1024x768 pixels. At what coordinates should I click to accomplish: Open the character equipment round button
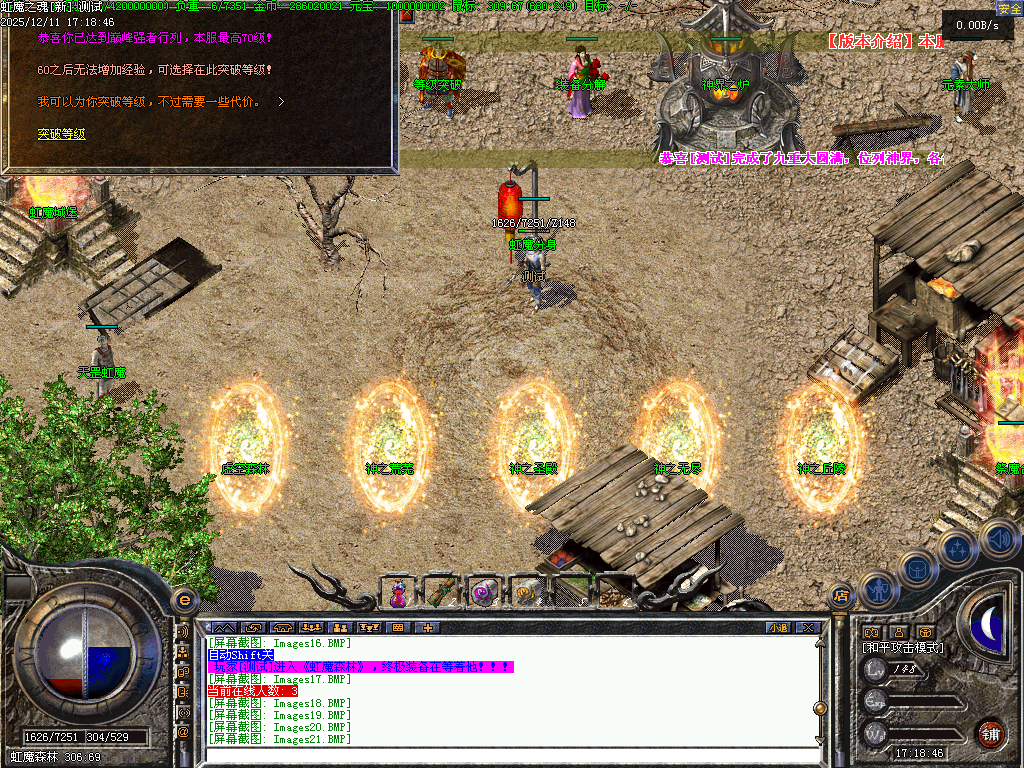(877, 590)
